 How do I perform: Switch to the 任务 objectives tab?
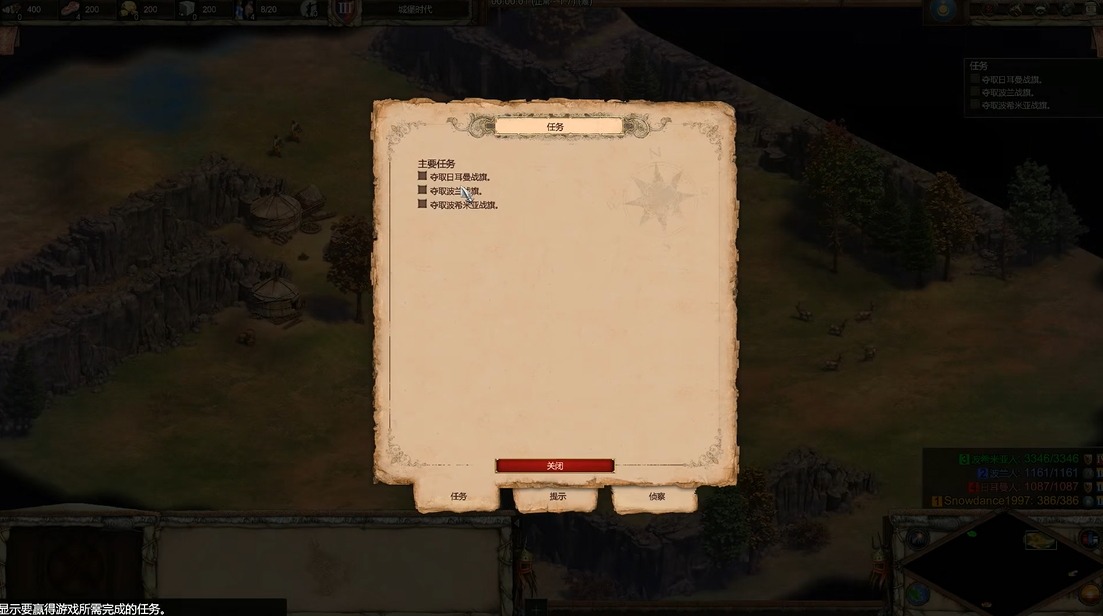pyautogui.click(x=458, y=496)
